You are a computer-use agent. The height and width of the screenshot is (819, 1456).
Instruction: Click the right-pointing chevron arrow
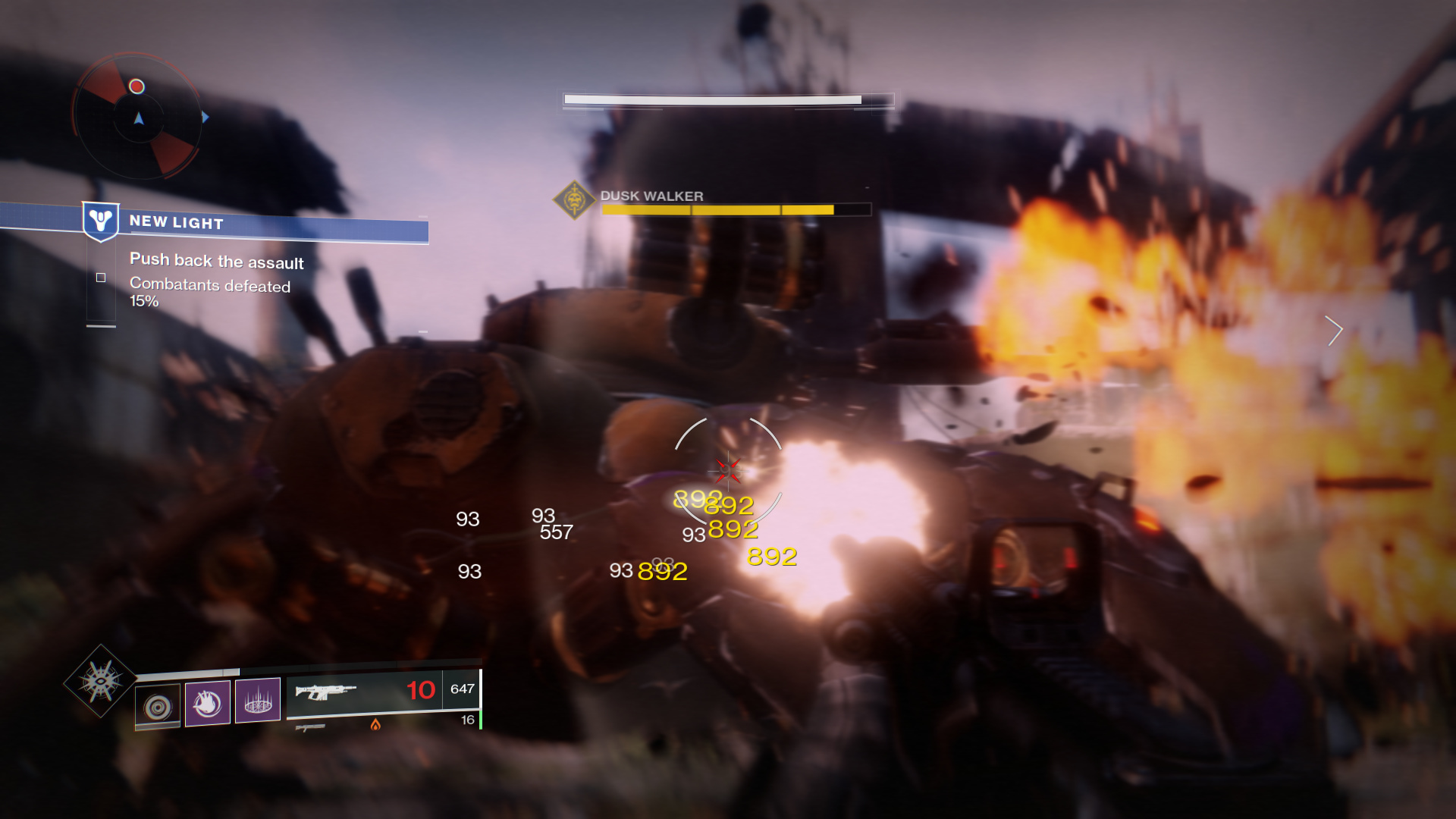coord(1334,331)
